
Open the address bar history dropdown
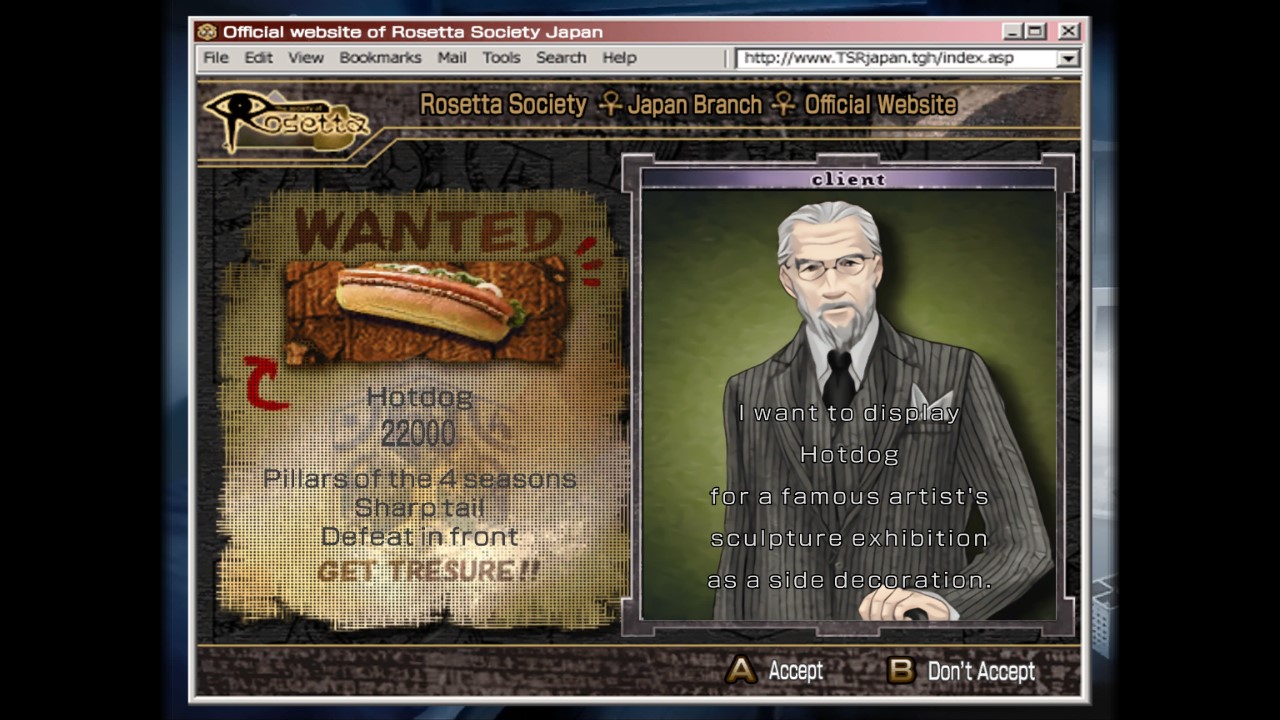tap(1068, 58)
